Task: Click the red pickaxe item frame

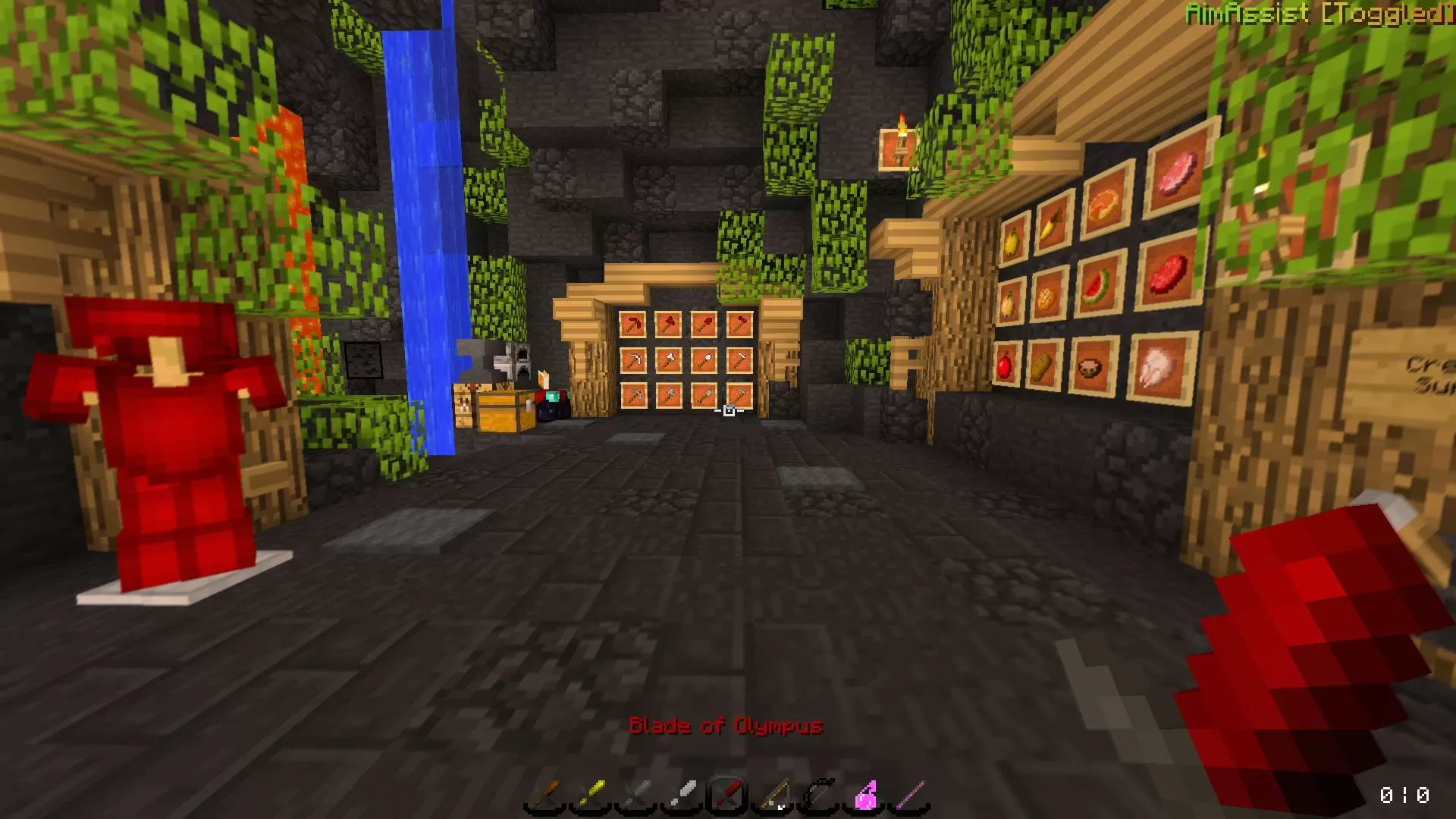Action: [633, 323]
